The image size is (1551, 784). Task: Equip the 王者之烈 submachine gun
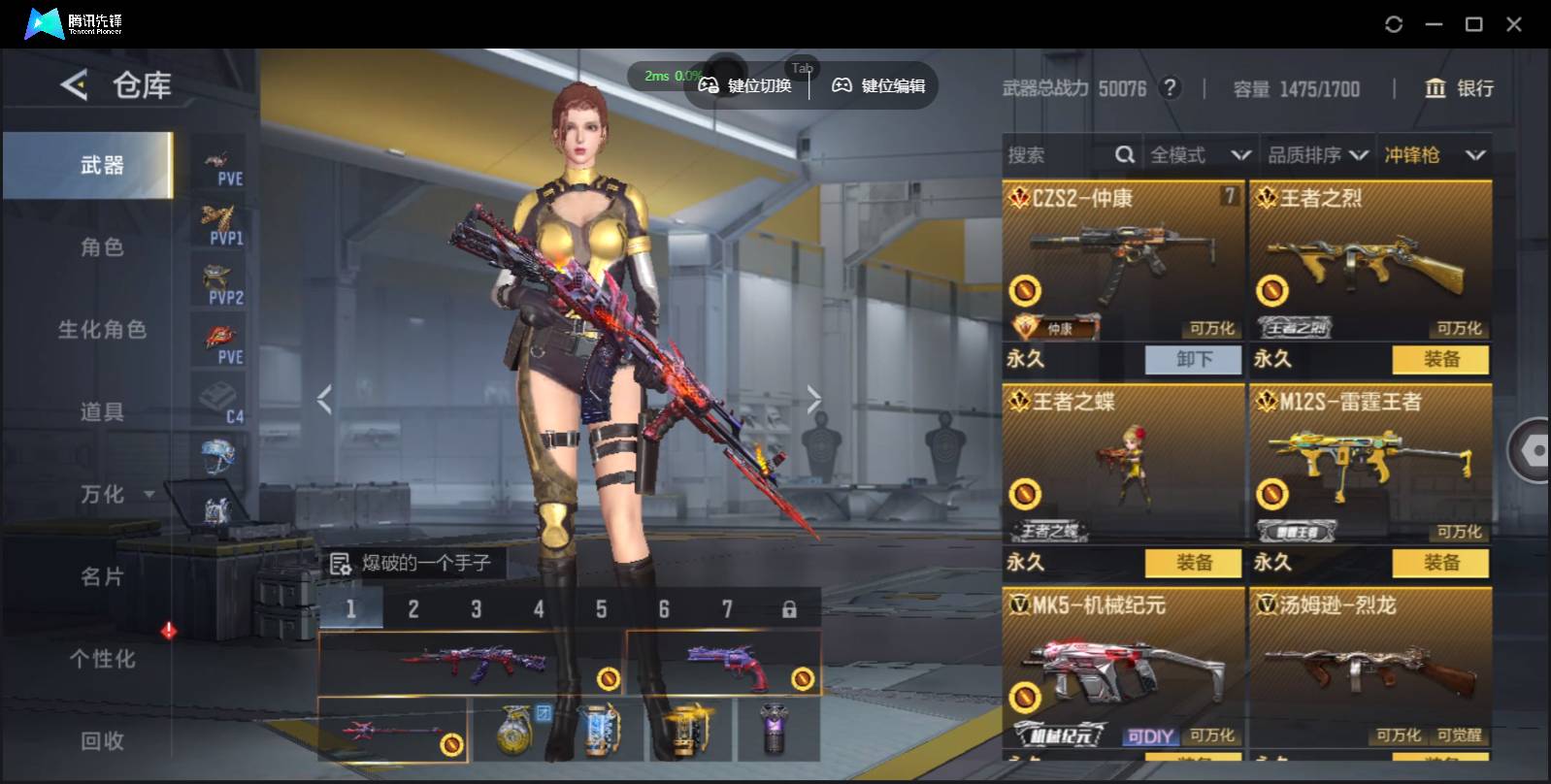point(1440,359)
